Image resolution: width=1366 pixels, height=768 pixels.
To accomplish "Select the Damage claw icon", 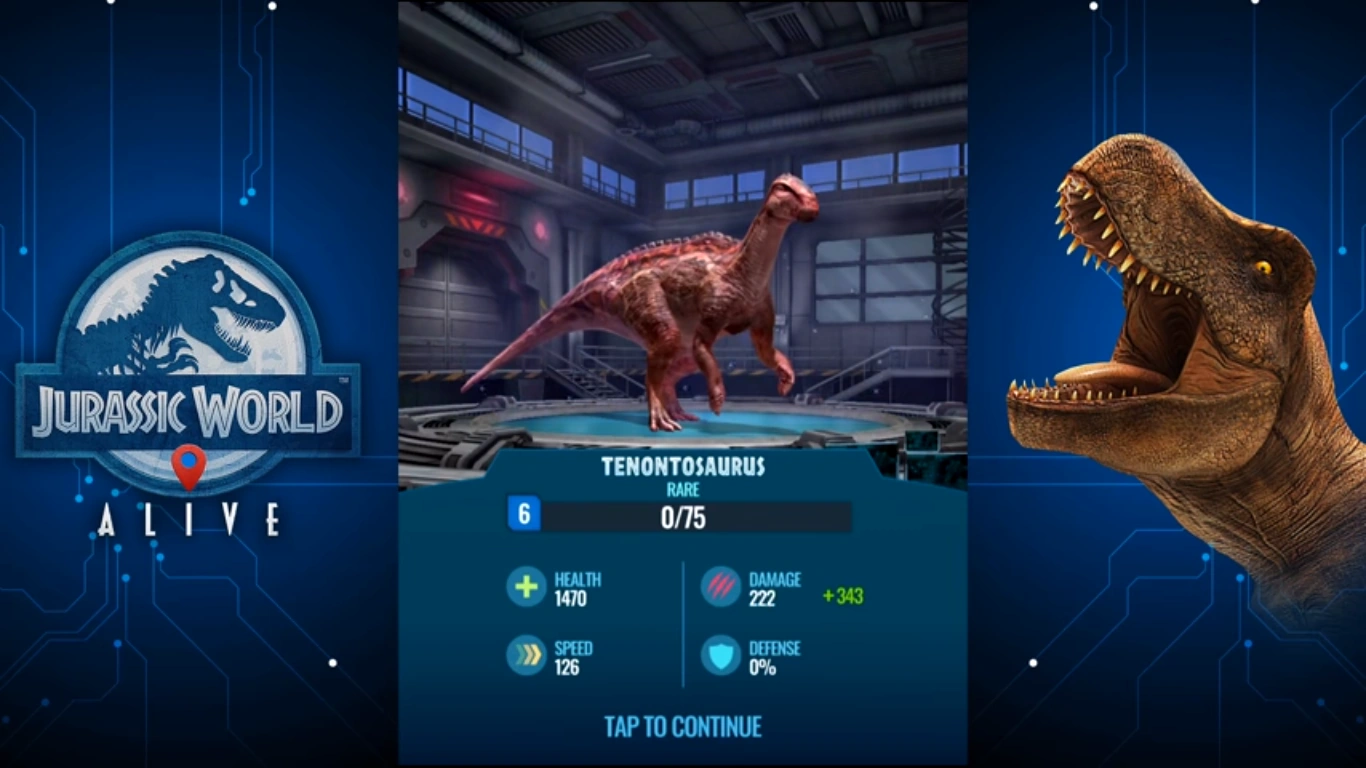I will [720, 585].
